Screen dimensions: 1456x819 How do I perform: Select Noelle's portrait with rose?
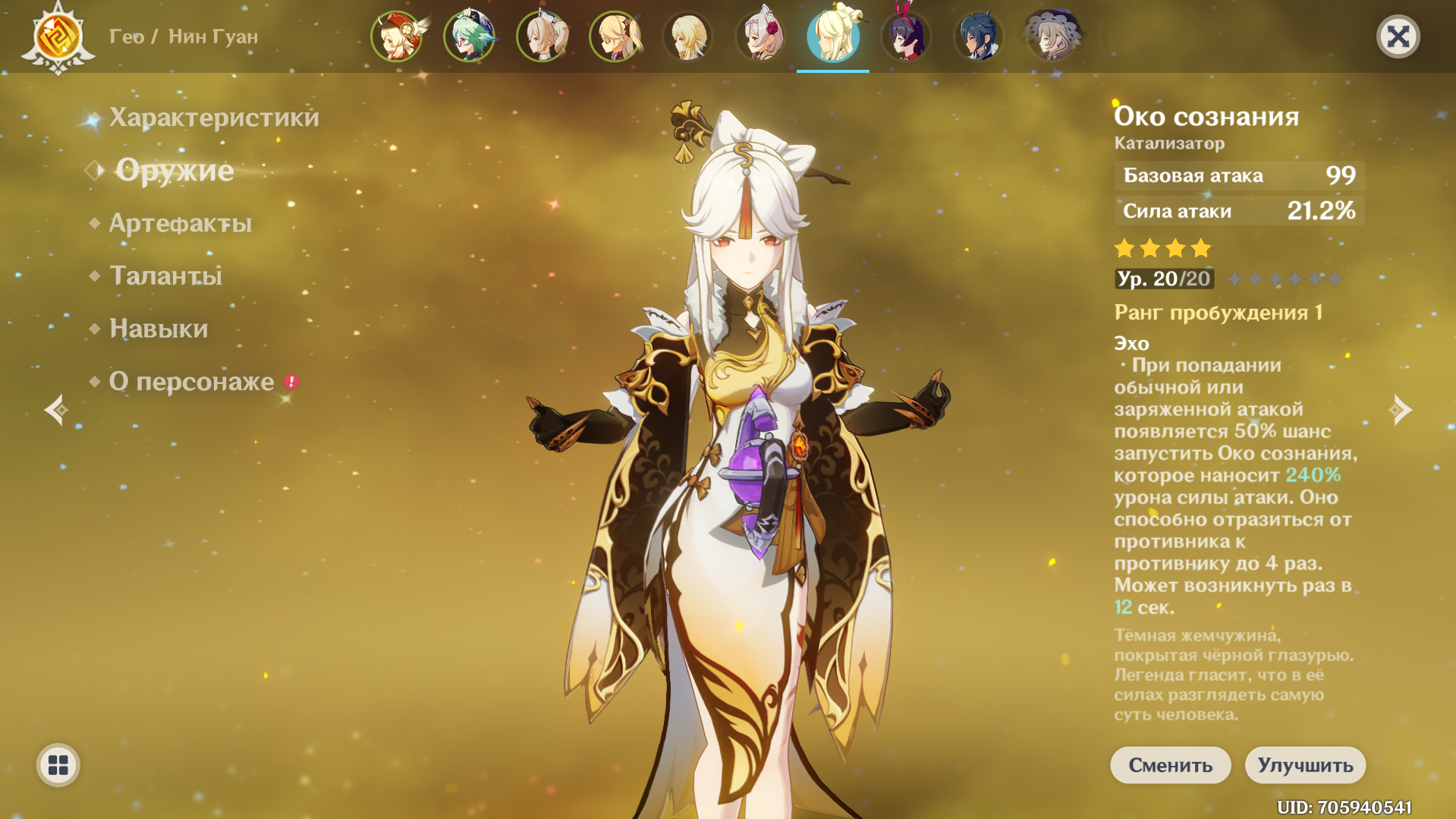tap(761, 36)
